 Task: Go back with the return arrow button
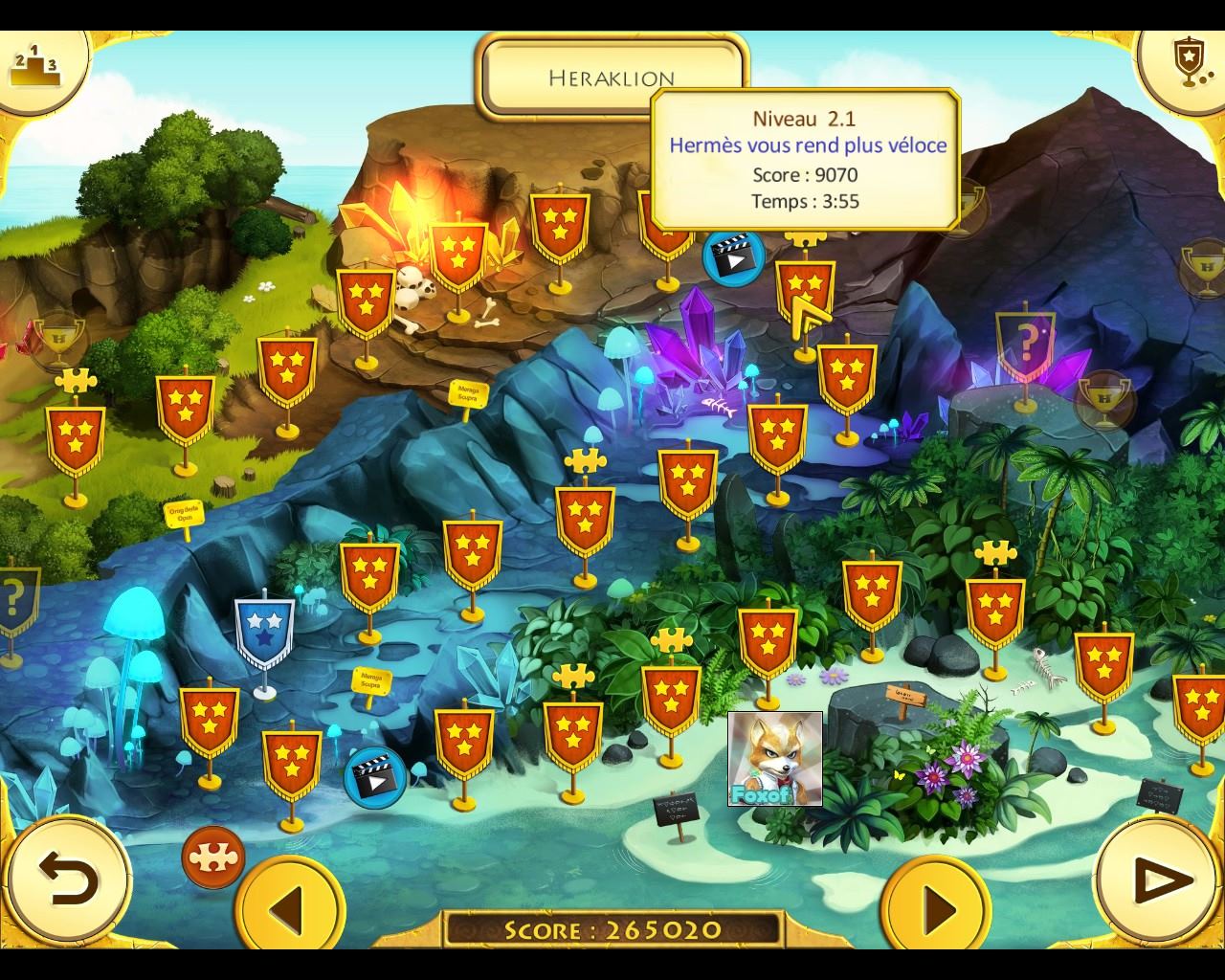coord(69,879)
